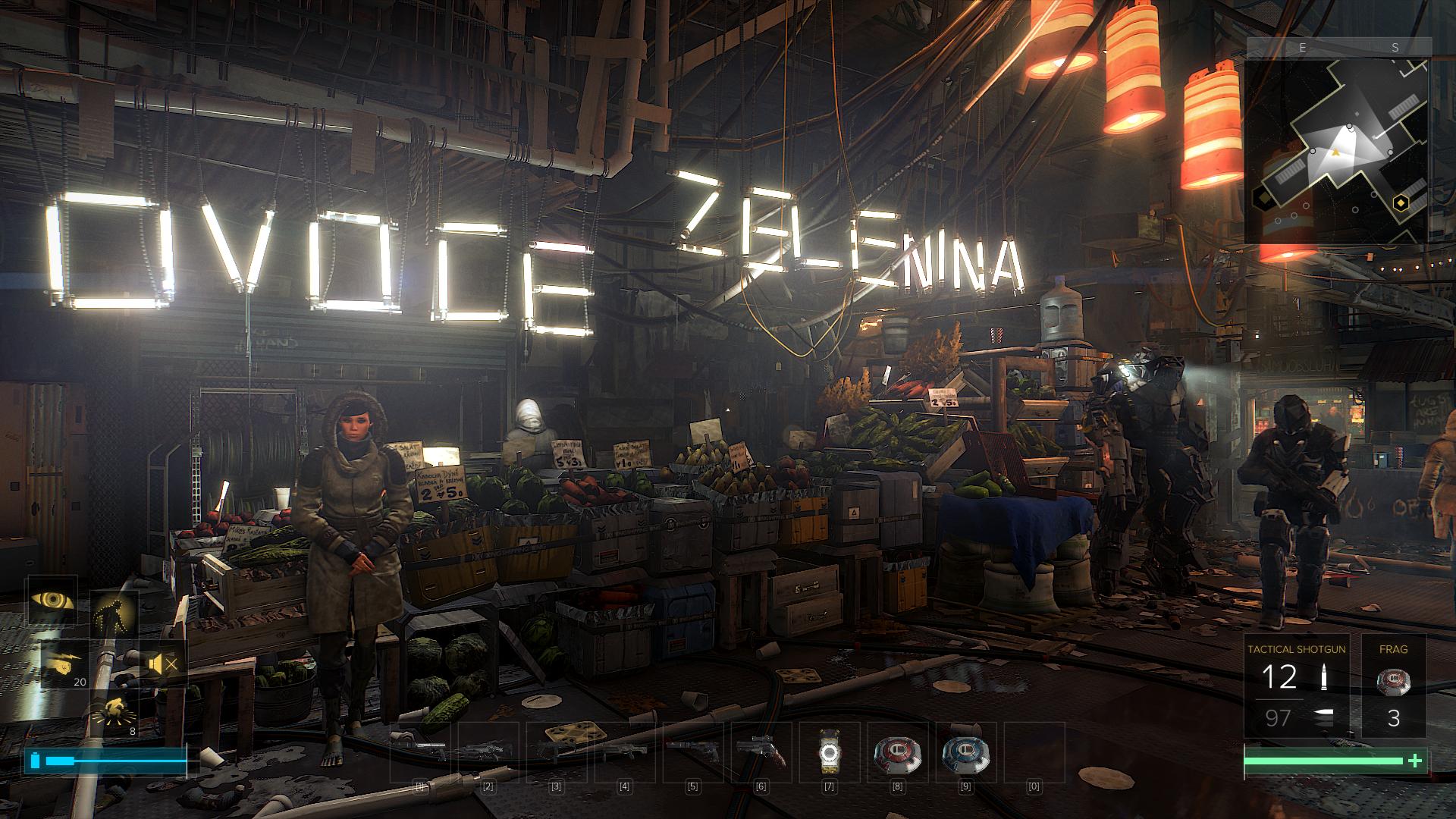The width and height of the screenshot is (1456, 819).
Task: Activate the dotted silhouette cloak augmentation
Action: 114,613
